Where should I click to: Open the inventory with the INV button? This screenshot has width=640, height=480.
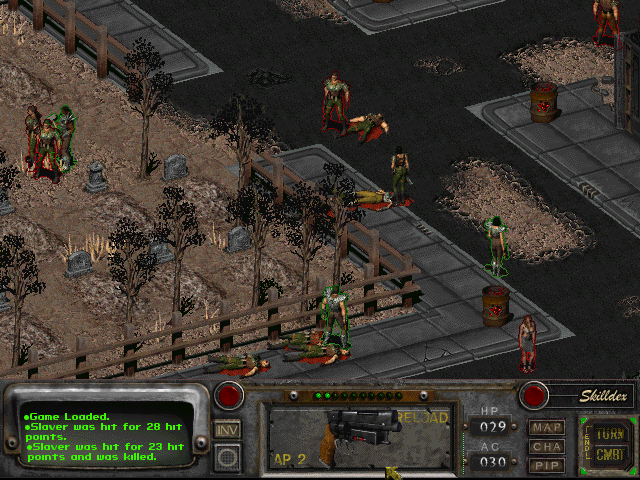(228, 429)
